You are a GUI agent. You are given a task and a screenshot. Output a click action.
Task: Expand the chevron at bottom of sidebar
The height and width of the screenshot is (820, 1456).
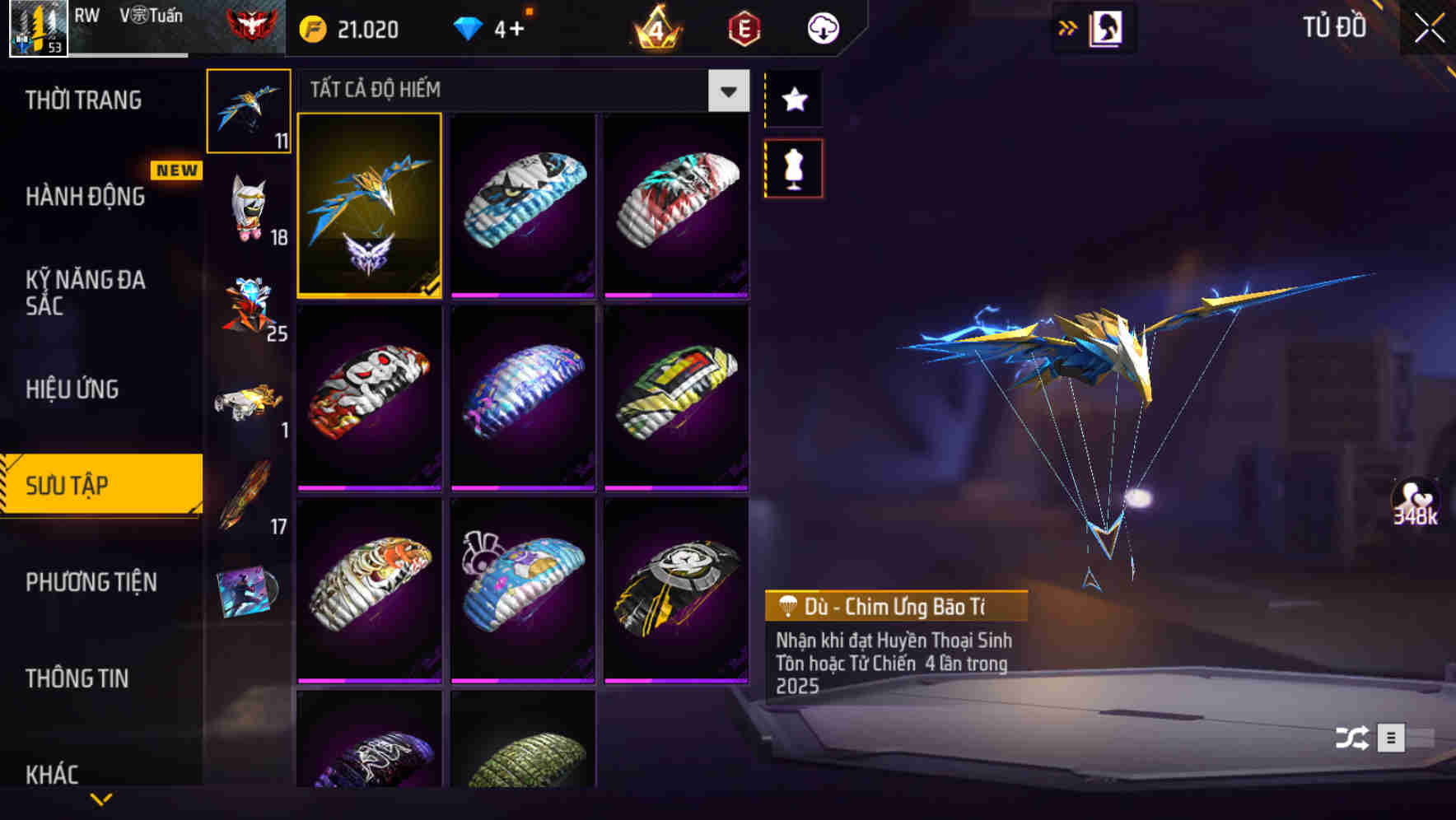tap(101, 799)
